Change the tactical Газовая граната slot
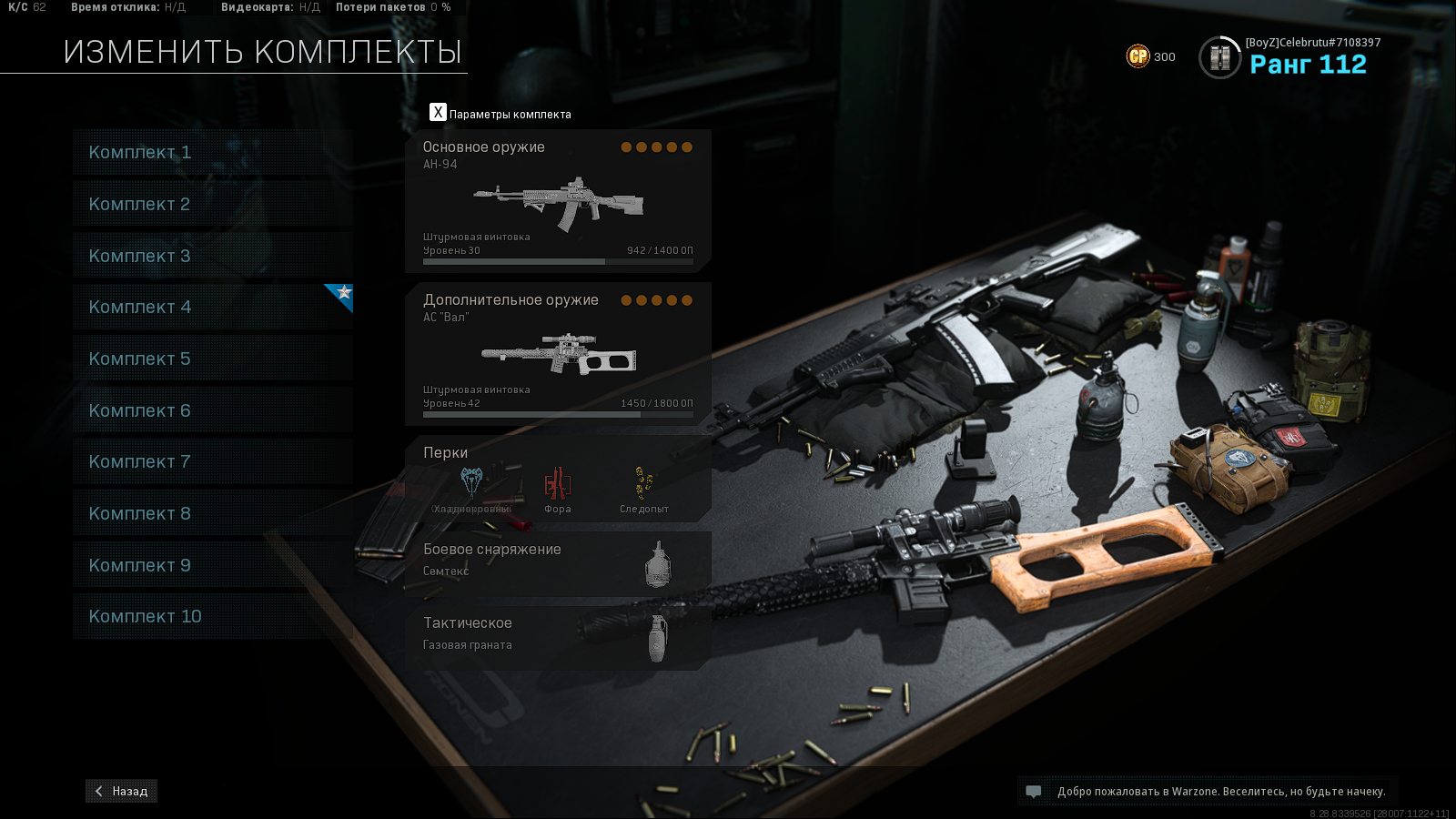The image size is (1456, 819). pos(558,637)
